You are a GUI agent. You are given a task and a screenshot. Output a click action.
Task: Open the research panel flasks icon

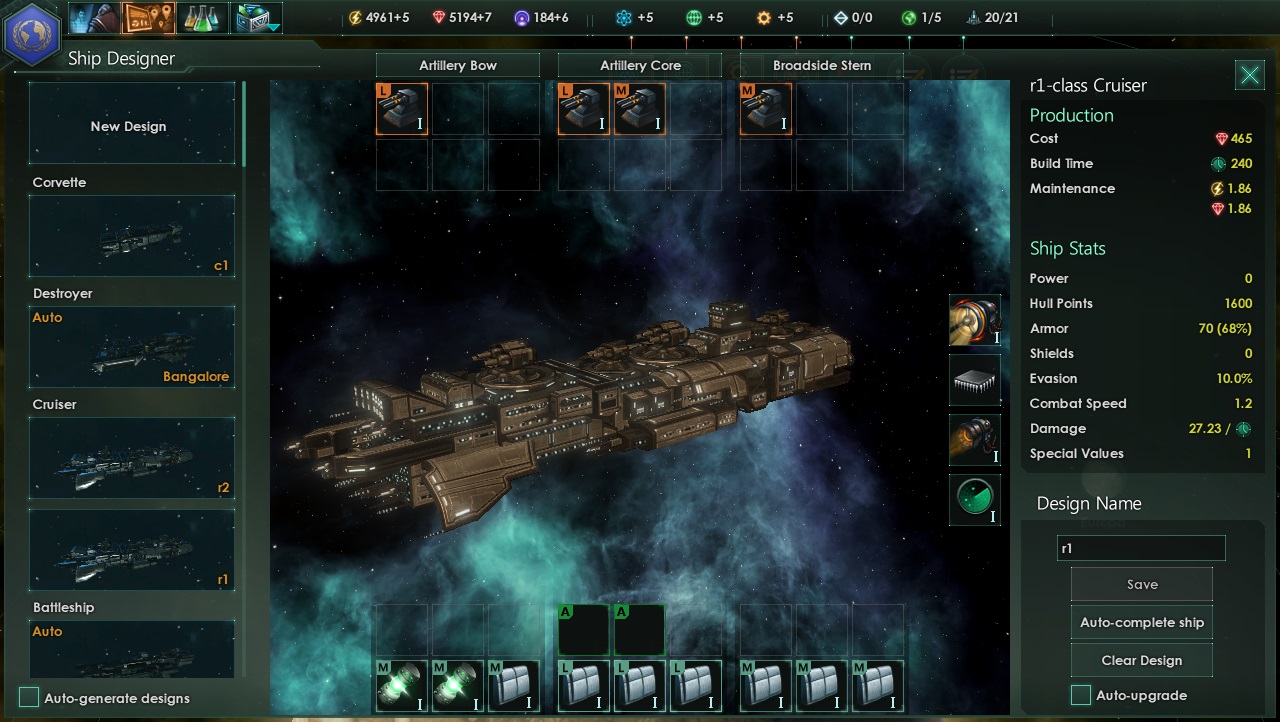click(x=202, y=17)
